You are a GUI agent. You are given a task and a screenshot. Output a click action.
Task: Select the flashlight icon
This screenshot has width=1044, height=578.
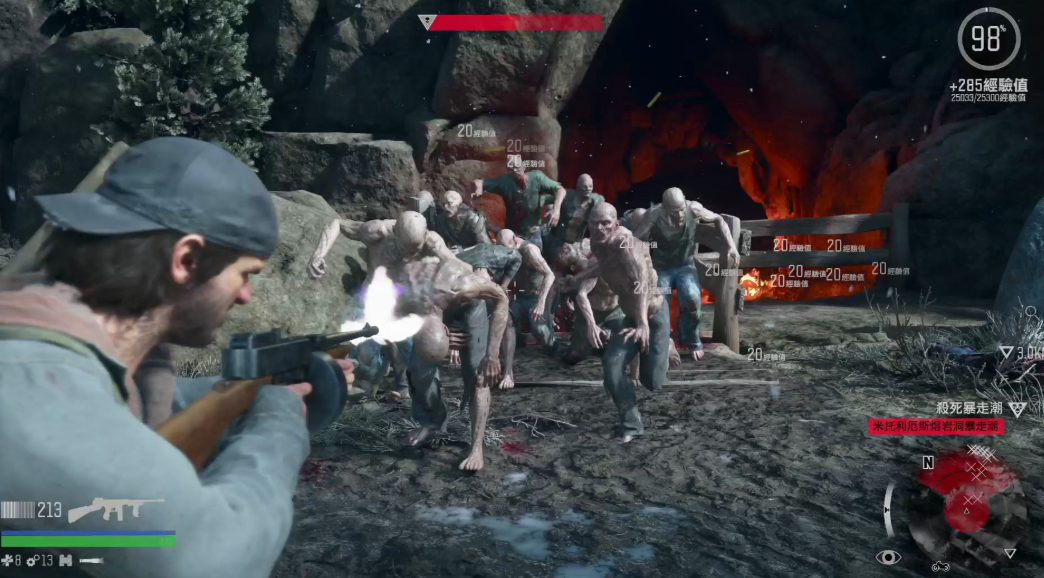tap(92, 561)
